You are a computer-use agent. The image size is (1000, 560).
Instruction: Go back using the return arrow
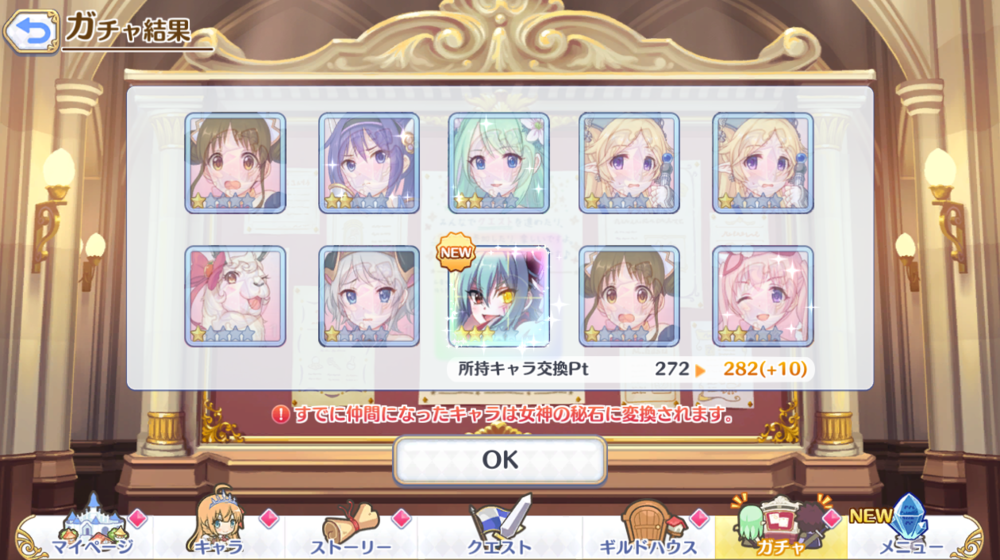click(x=30, y=30)
